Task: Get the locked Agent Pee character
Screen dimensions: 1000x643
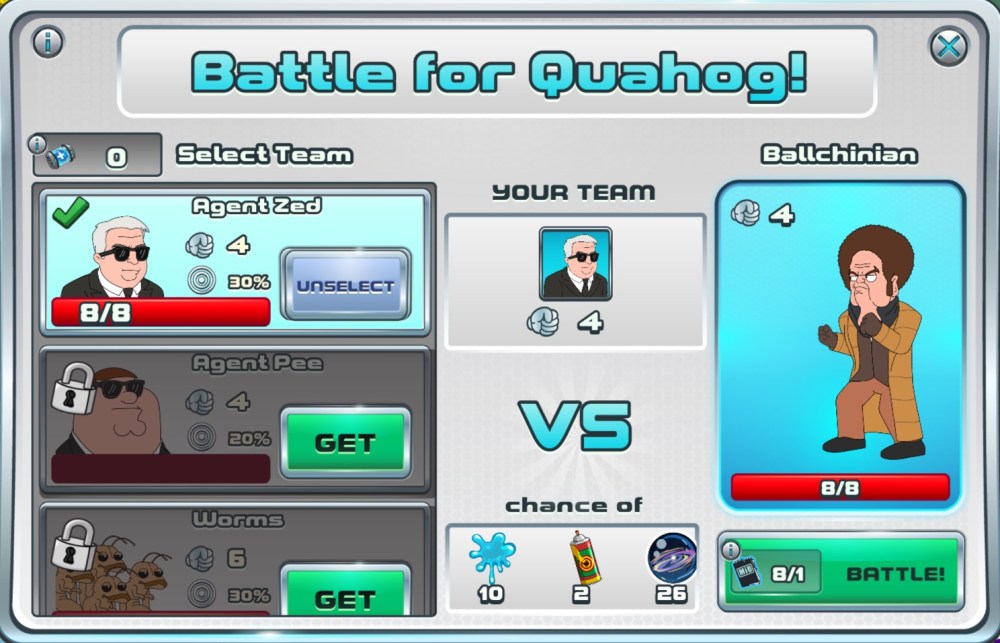Action: pos(345,442)
